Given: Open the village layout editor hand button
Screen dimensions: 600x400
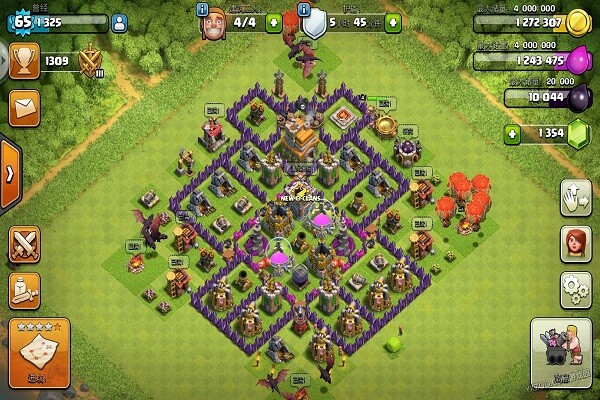Looking at the screenshot, I should click(574, 196).
